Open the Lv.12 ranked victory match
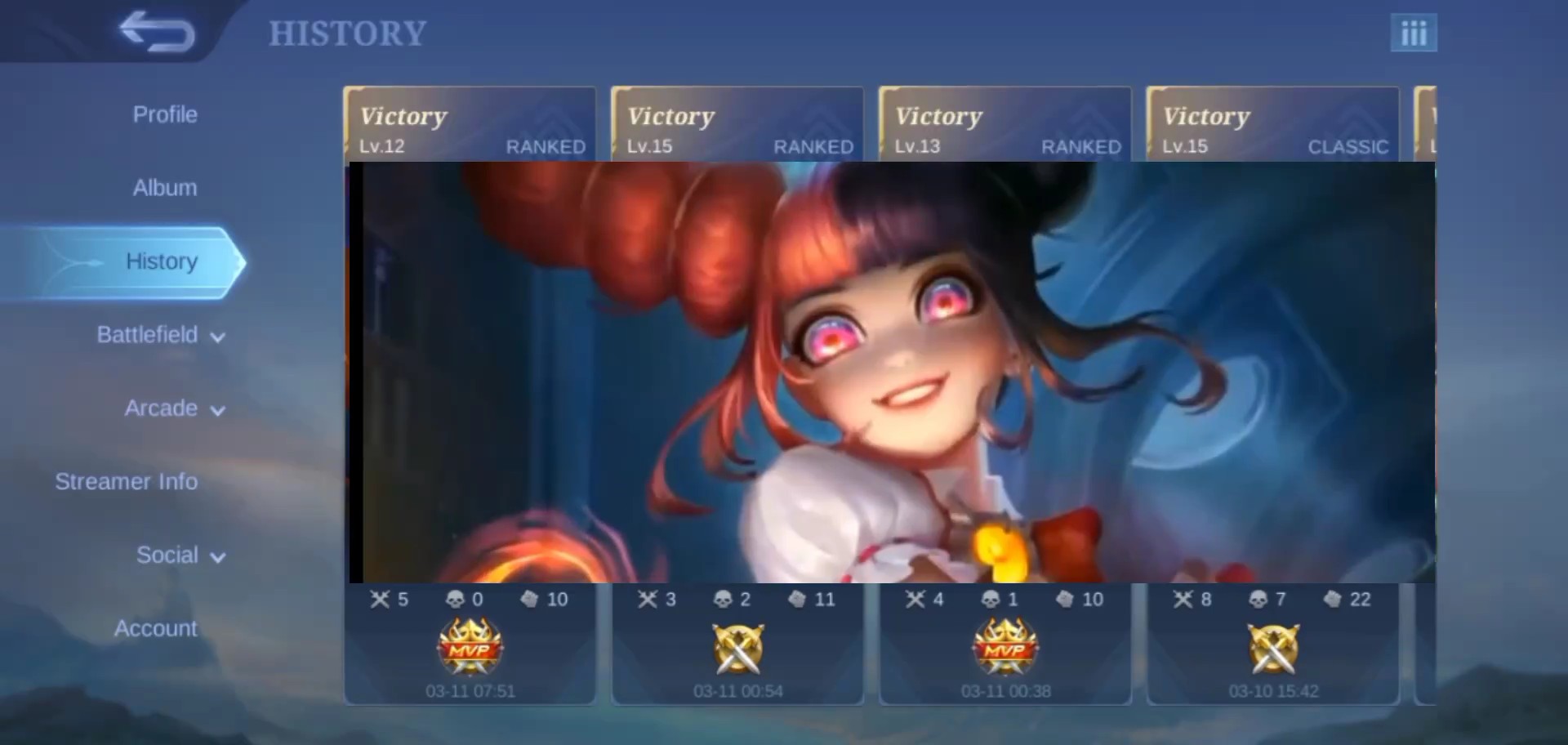The height and width of the screenshot is (745, 1568). [470, 127]
